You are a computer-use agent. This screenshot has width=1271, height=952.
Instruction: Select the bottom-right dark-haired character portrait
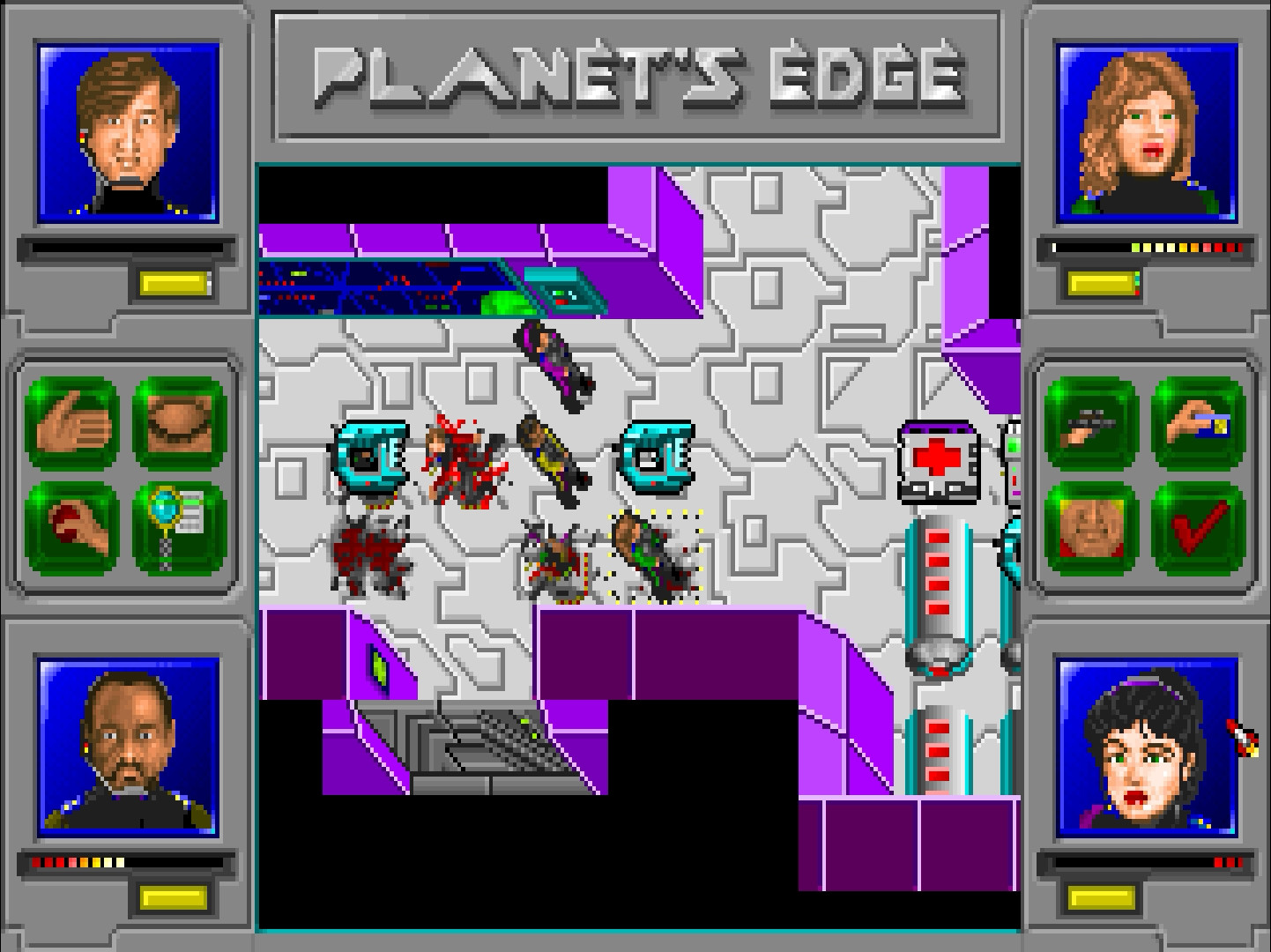point(1143,758)
